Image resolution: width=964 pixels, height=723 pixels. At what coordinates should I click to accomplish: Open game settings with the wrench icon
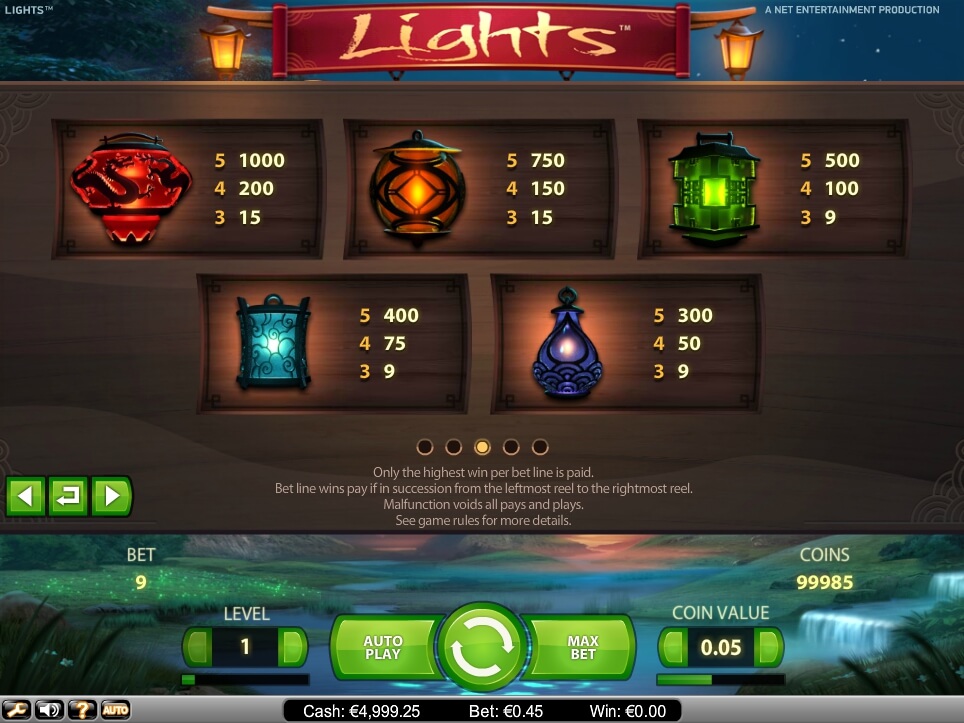click(16, 710)
